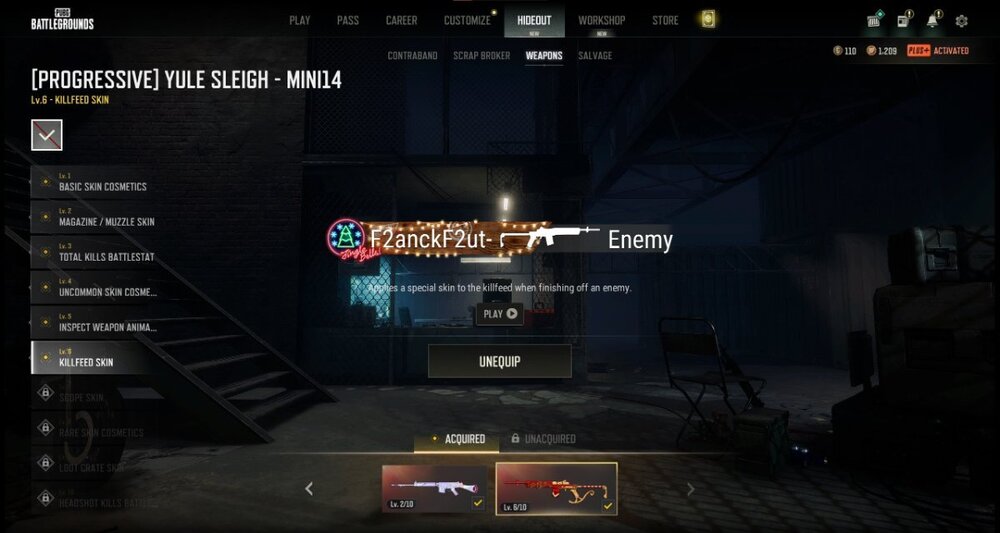Open the Scrap Broker sub-tab
1000x533 pixels.
point(481,56)
